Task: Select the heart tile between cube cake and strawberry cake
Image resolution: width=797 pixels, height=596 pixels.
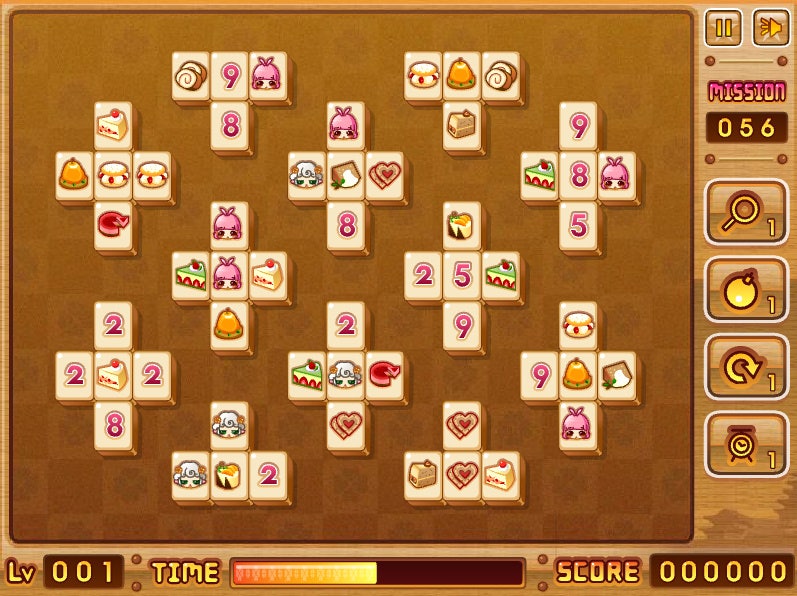Action: click(x=461, y=473)
